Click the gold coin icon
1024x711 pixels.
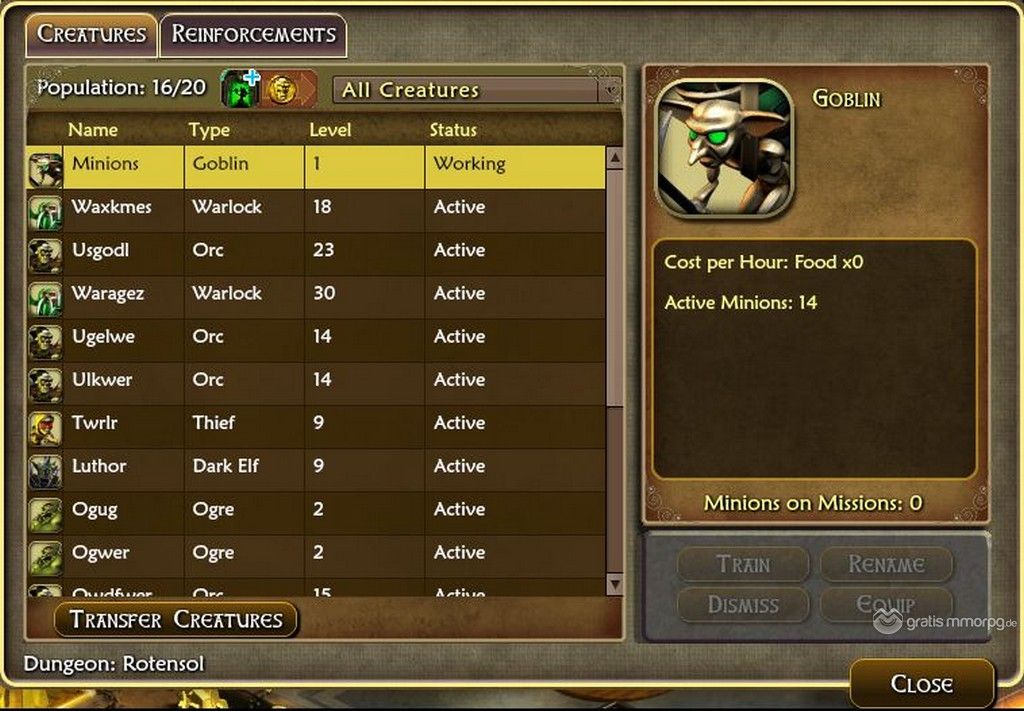(281, 90)
